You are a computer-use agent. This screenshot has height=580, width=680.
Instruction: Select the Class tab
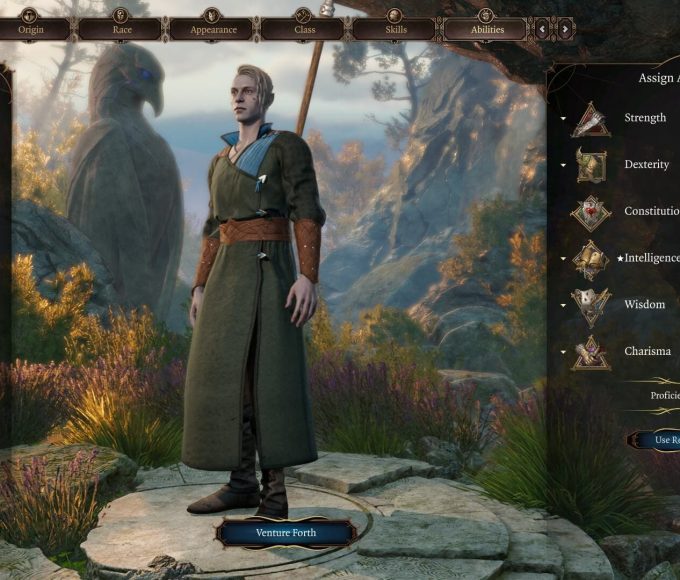[302, 29]
